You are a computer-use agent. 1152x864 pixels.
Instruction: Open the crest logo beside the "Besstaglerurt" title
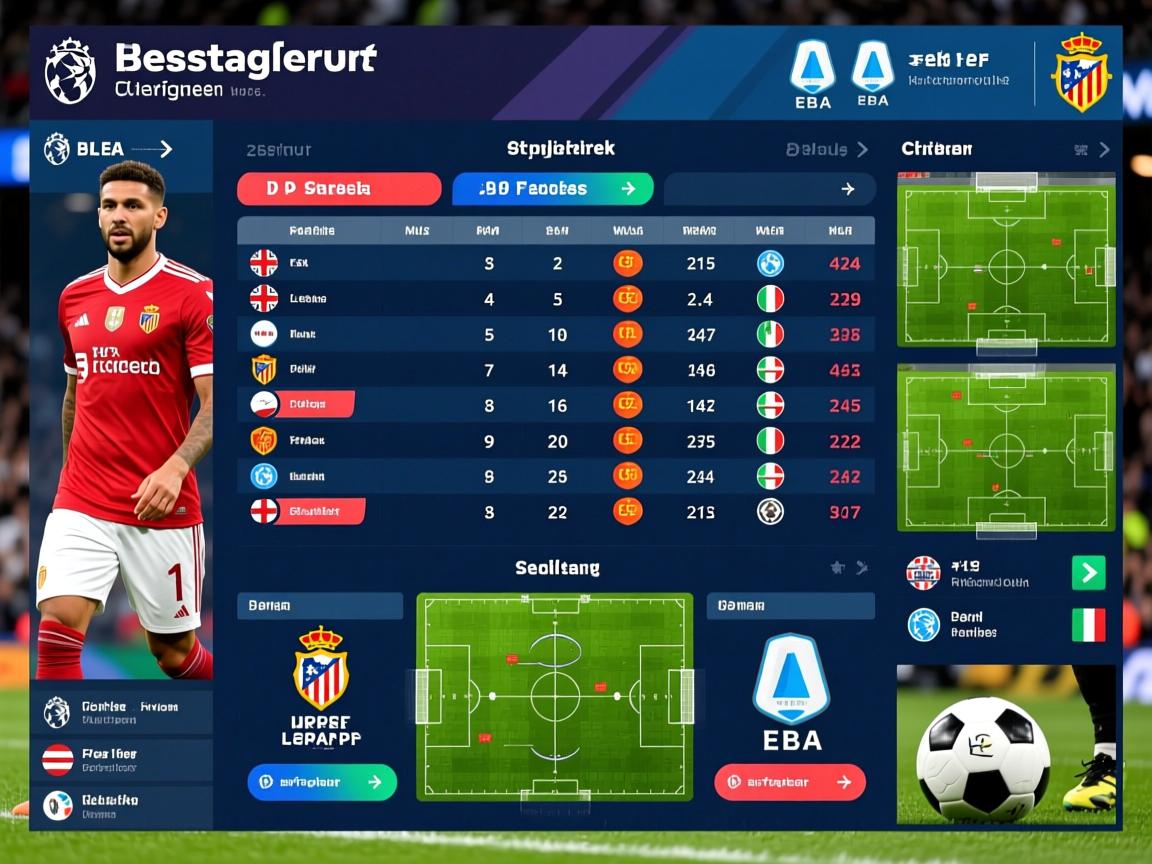pos(70,71)
